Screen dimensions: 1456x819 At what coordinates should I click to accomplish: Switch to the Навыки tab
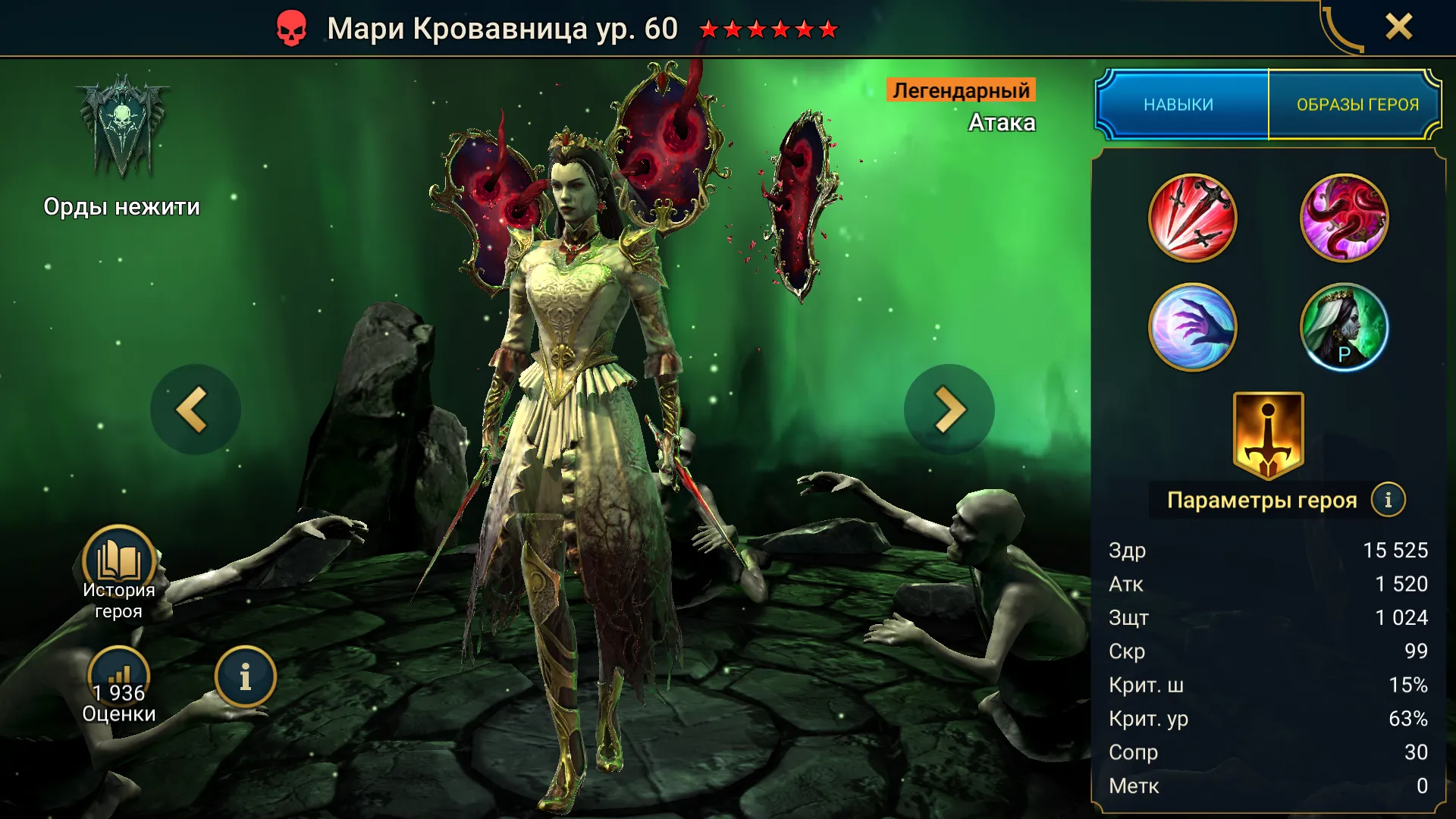pos(1179,105)
